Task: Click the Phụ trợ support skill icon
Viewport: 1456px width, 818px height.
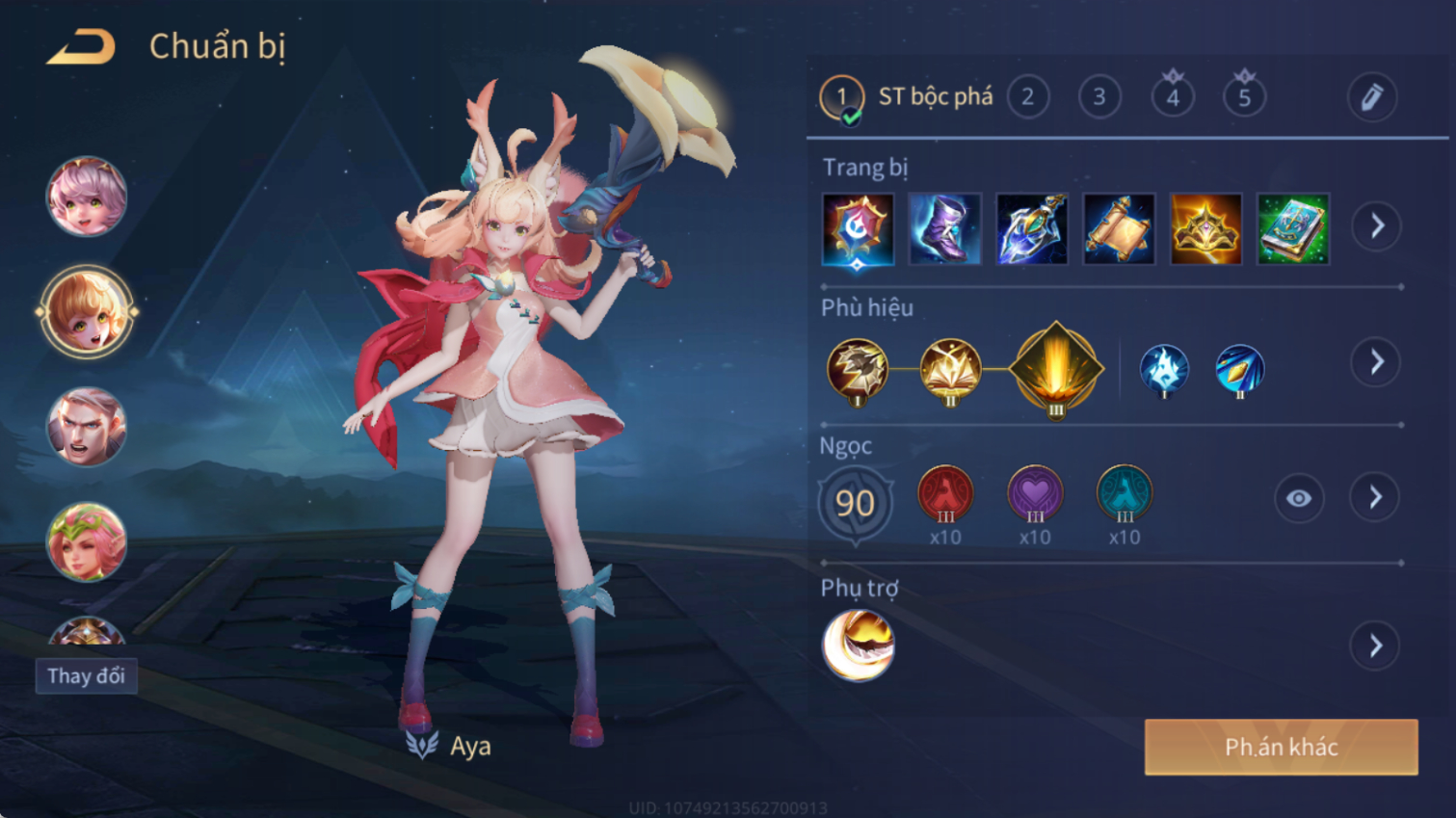Action: 858,646
